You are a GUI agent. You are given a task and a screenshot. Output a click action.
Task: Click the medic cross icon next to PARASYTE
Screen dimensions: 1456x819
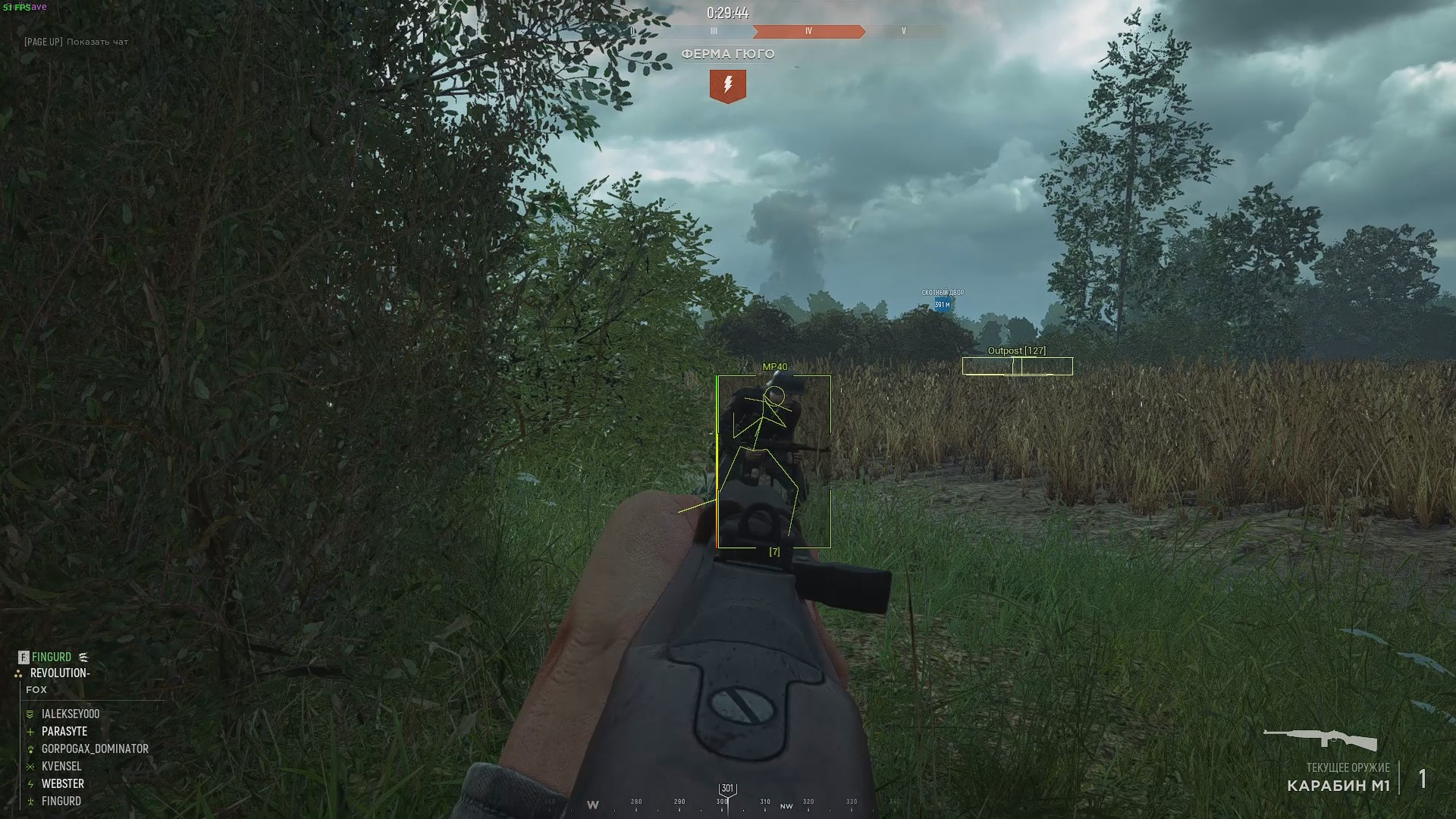(x=30, y=731)
